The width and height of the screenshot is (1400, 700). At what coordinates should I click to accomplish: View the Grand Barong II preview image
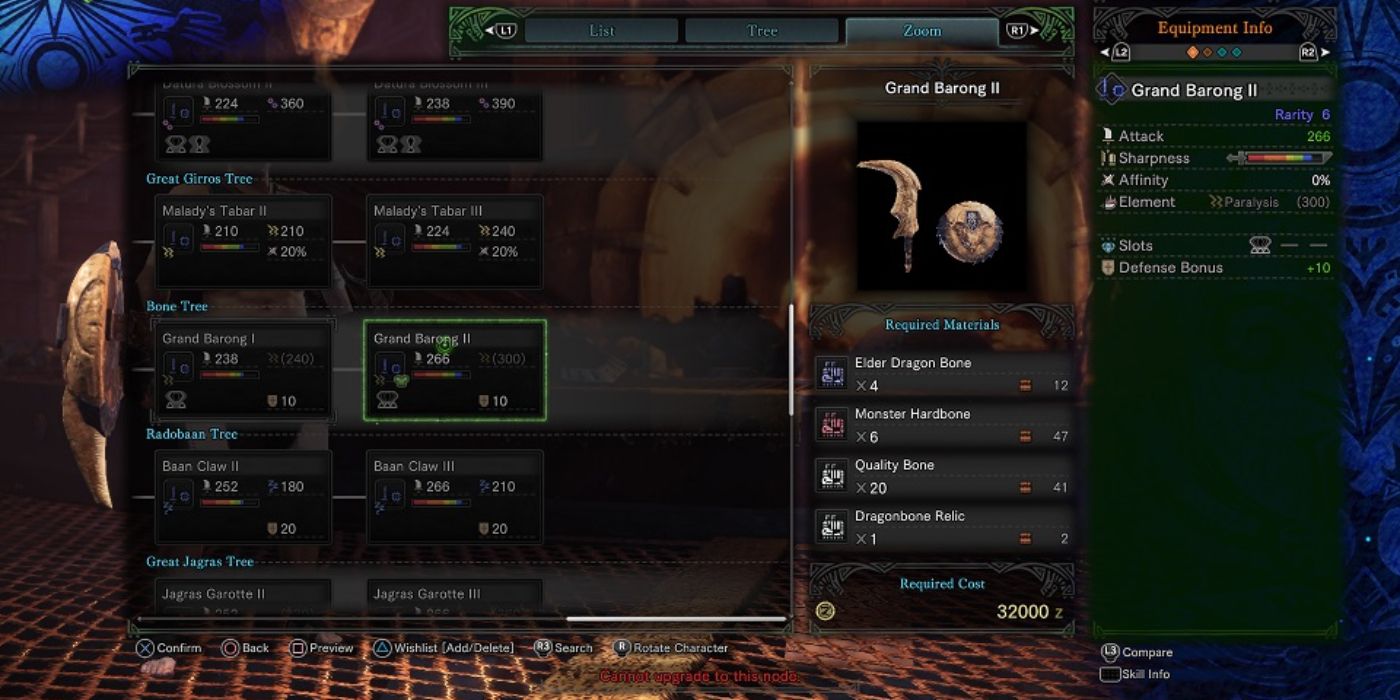pos(941,206)
